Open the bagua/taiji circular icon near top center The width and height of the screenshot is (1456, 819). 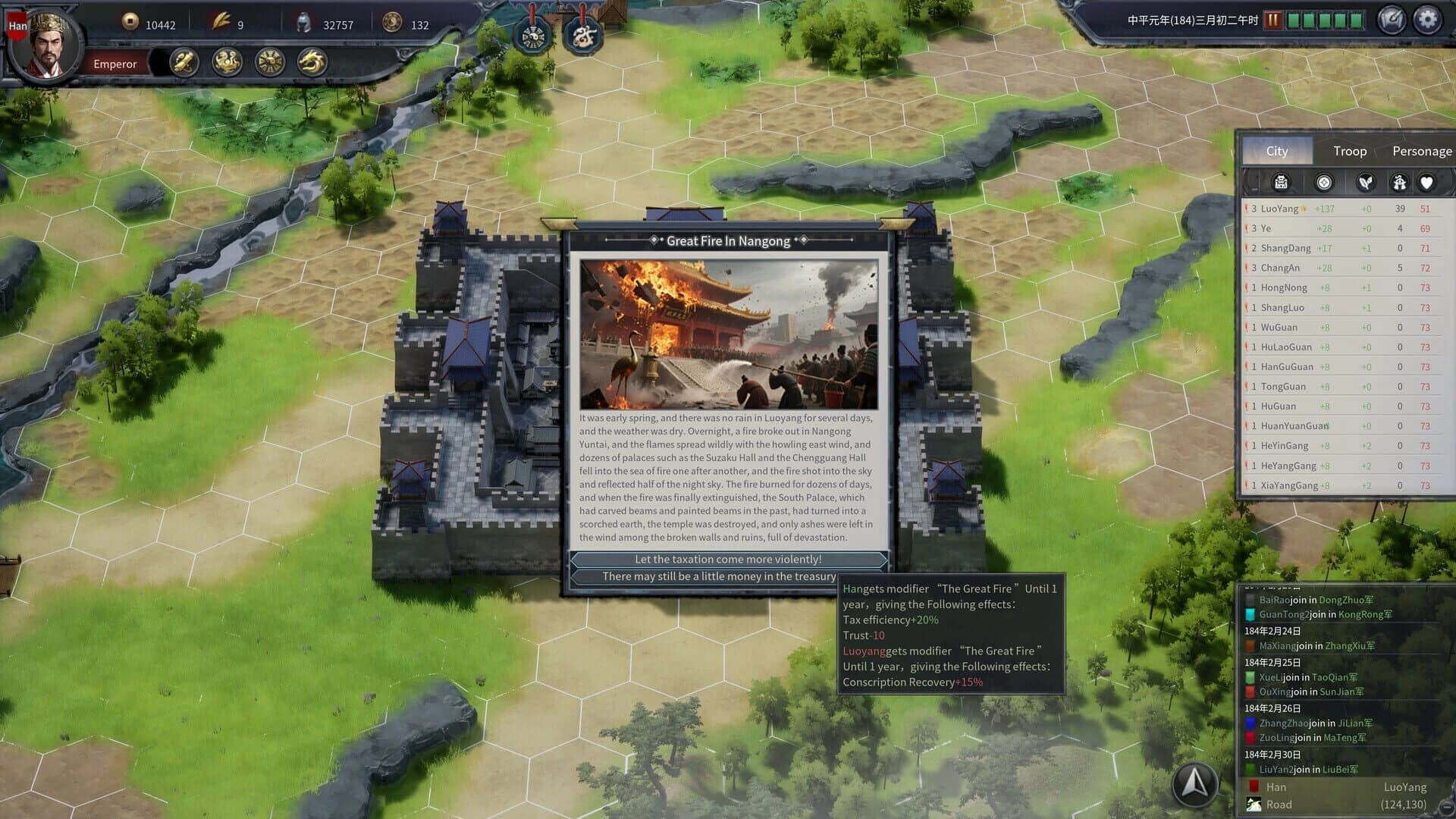[533, 34]
